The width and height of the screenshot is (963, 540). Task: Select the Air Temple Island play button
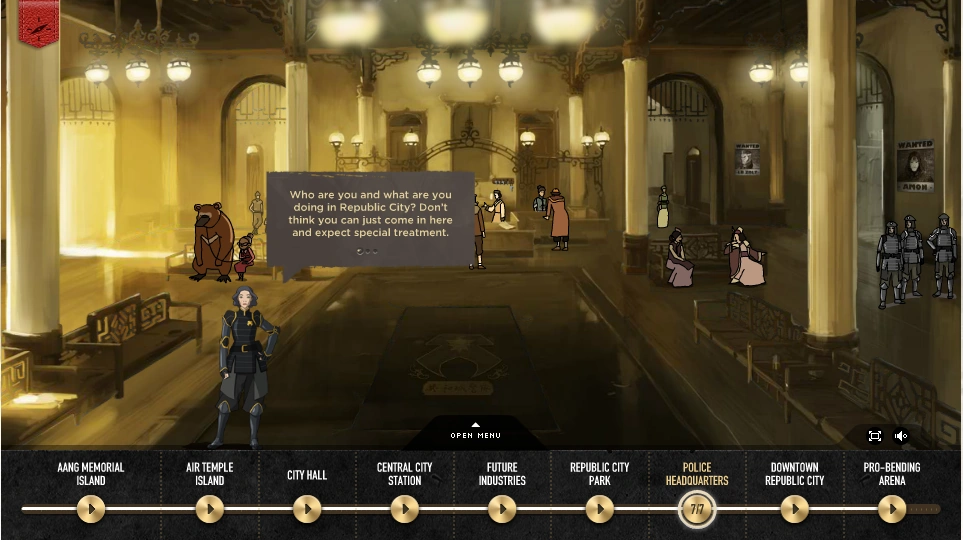209,509
